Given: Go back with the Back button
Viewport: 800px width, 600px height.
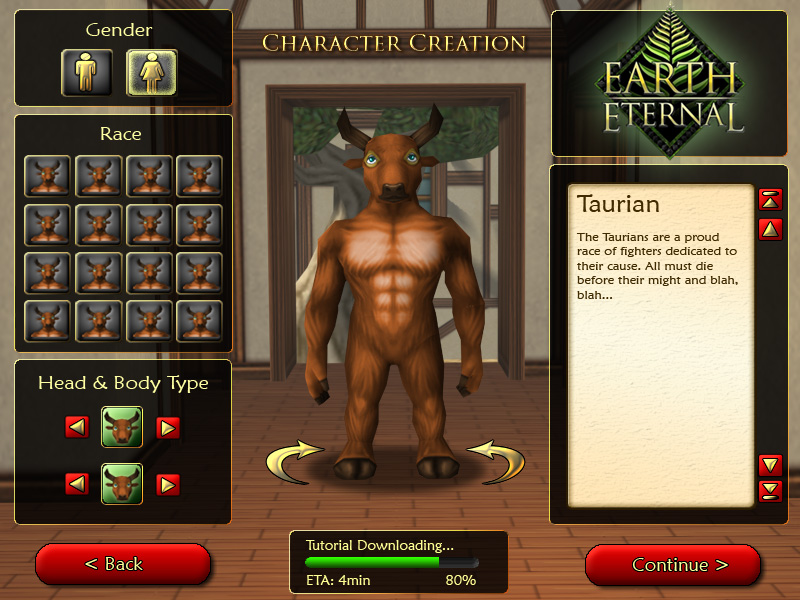Looking at the screenshot, I should click(x=123, y=565).
